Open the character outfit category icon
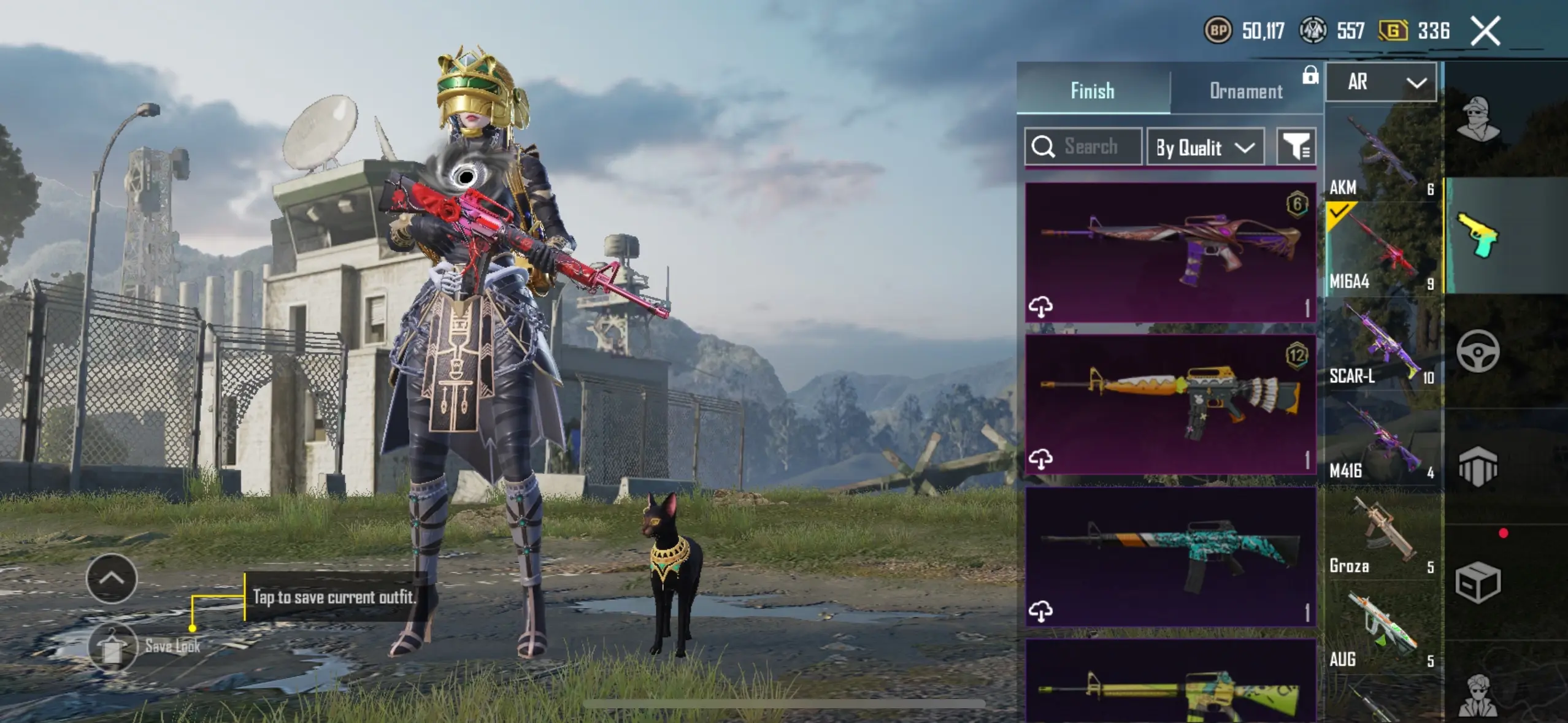The width and height of the screenshot is (1568, 723). (1478, 120)
